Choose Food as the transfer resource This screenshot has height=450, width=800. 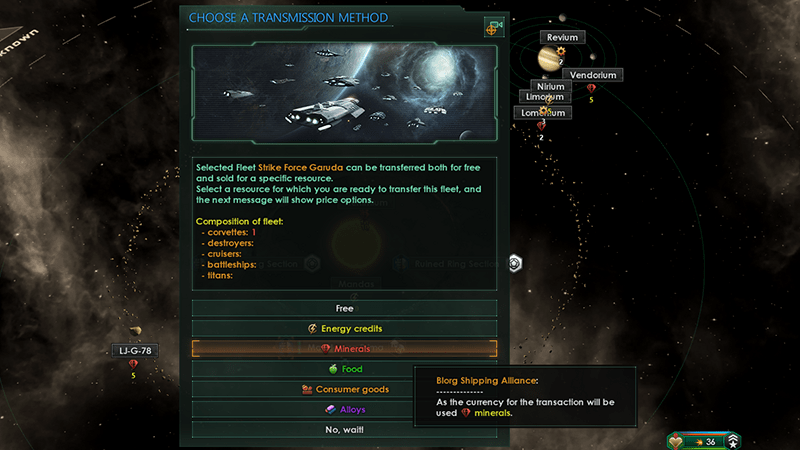[x=344, y=369]
